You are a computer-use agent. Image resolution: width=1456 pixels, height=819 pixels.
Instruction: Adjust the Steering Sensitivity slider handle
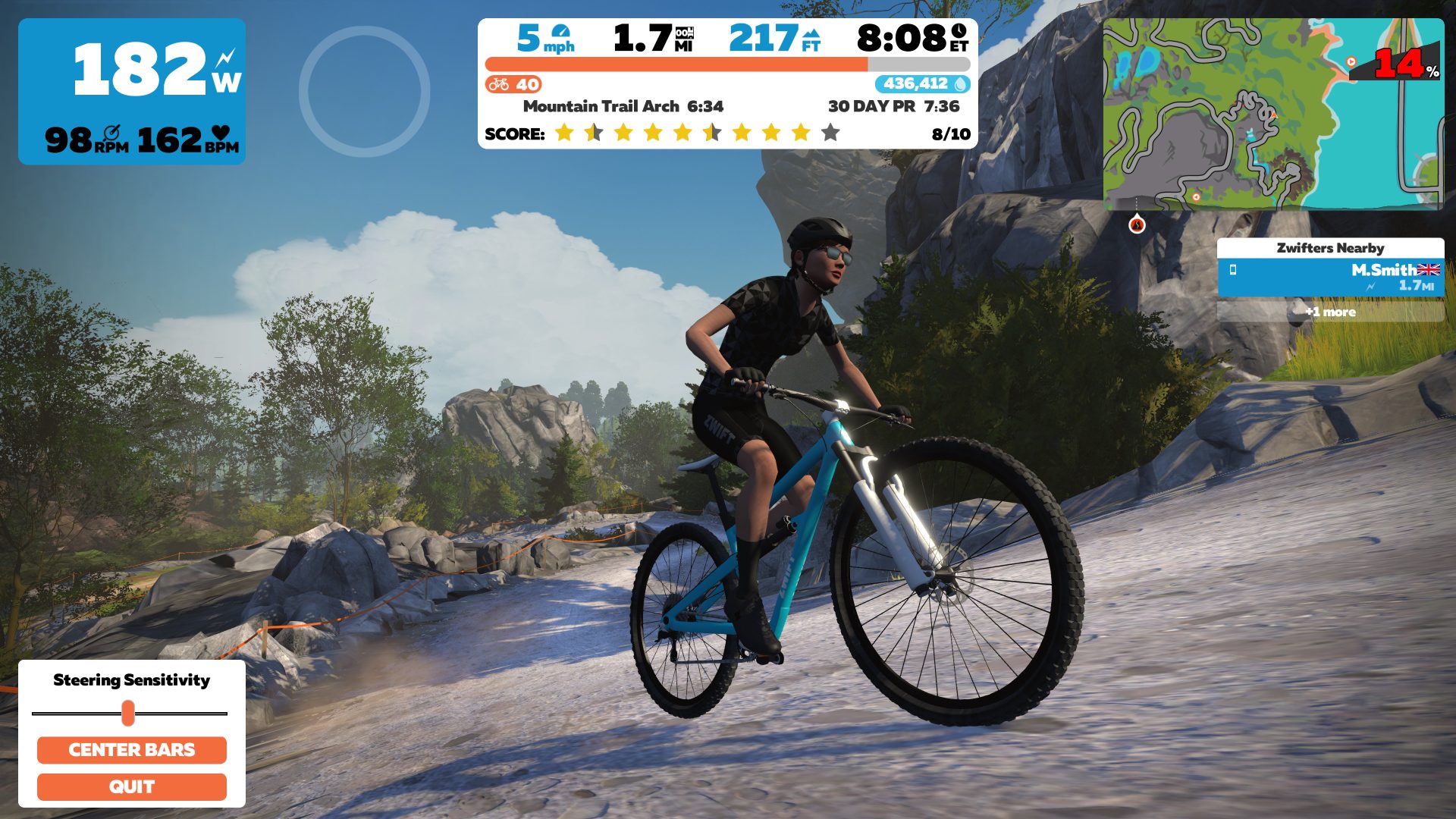[128, 714]
